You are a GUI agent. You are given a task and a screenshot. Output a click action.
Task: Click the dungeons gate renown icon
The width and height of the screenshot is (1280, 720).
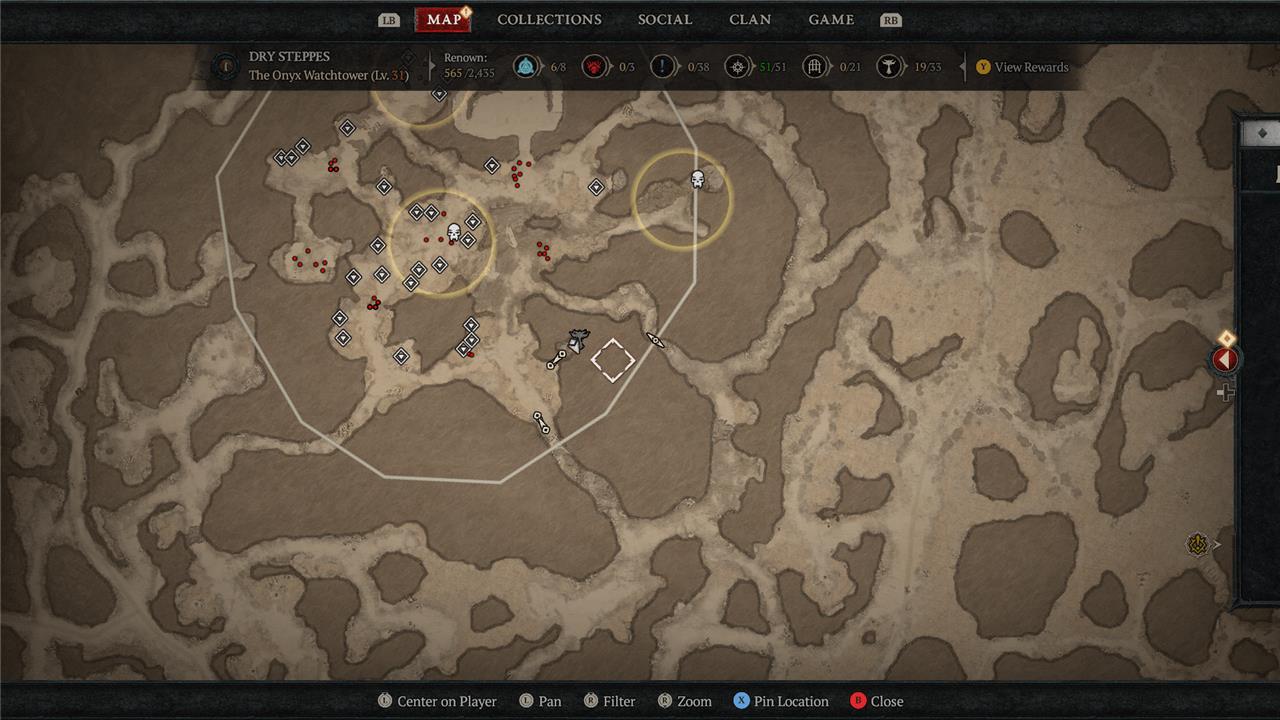tap(815, 67)
